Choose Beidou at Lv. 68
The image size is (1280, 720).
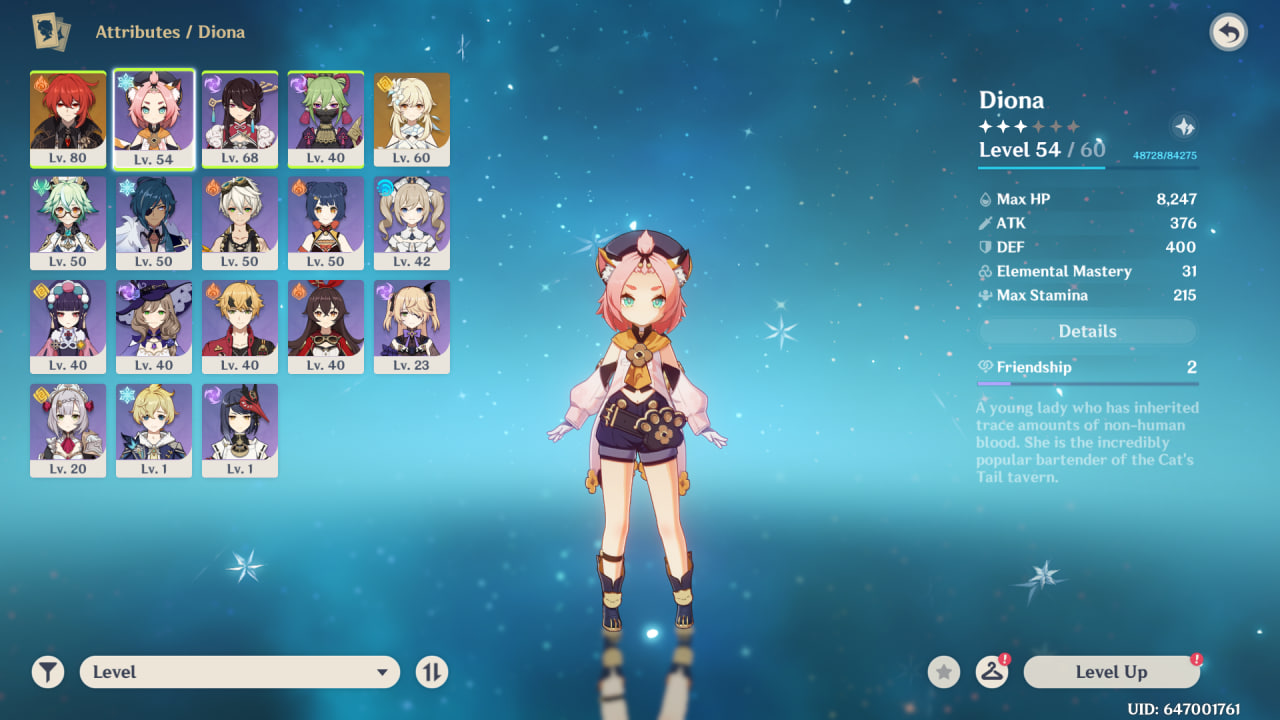[x=240, y=119]
